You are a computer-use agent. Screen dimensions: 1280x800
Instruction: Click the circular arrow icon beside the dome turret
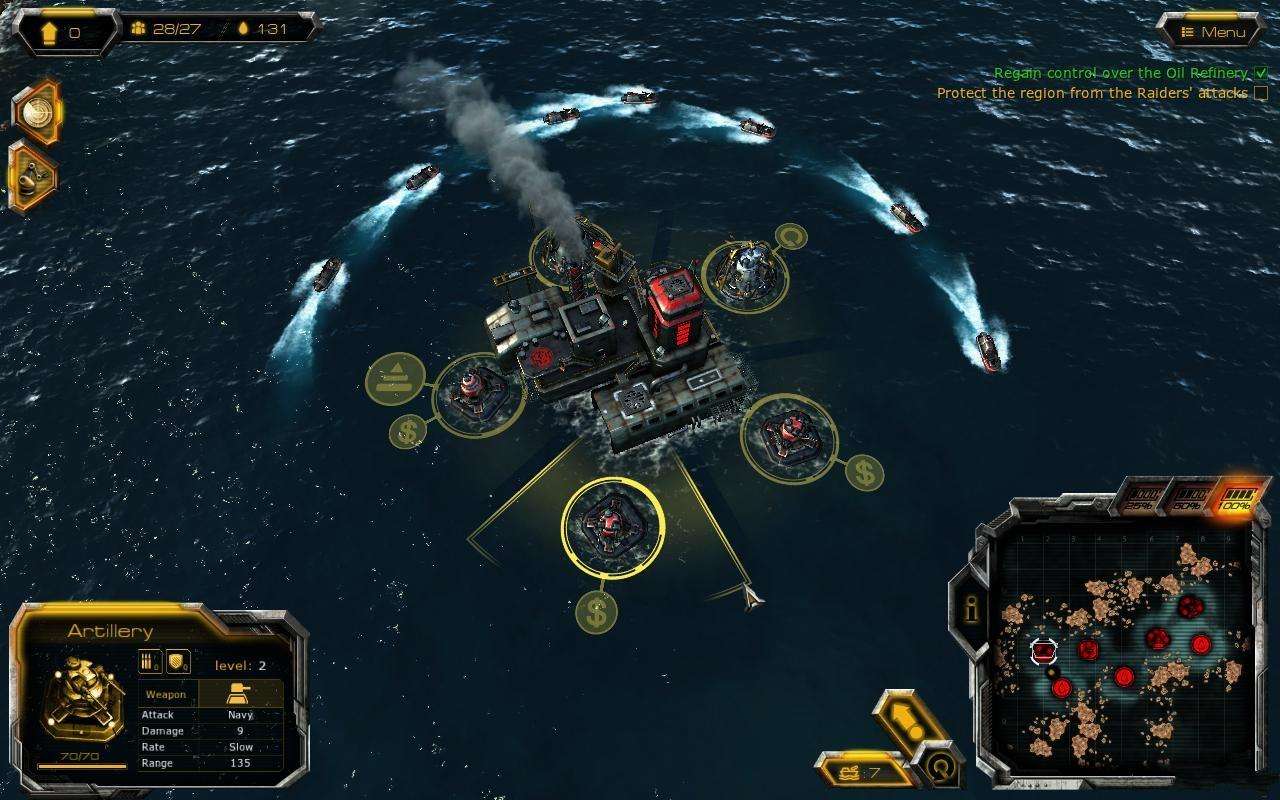791,238
